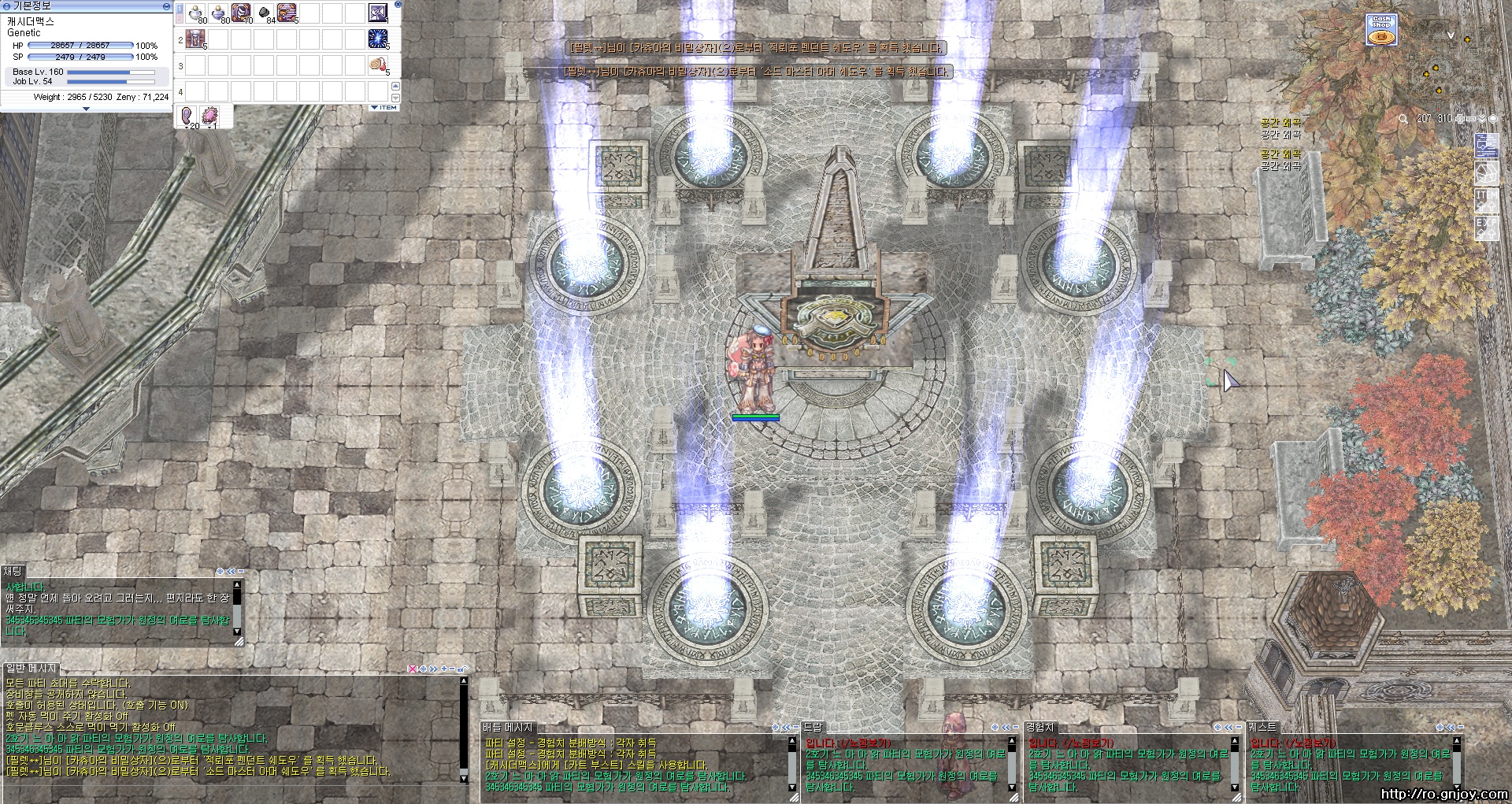Select the 퀘스트 chat window tab

[1262, 728]
